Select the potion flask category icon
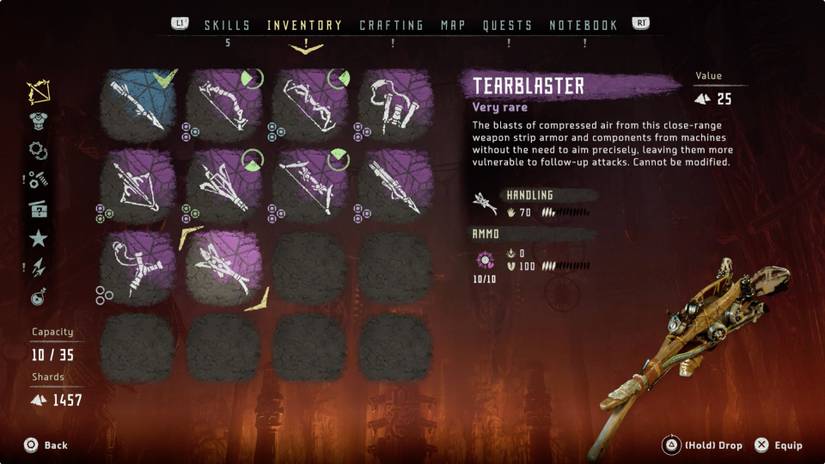Screen dimensions: 825x464 pyautogui.click(x=39, y=296)
